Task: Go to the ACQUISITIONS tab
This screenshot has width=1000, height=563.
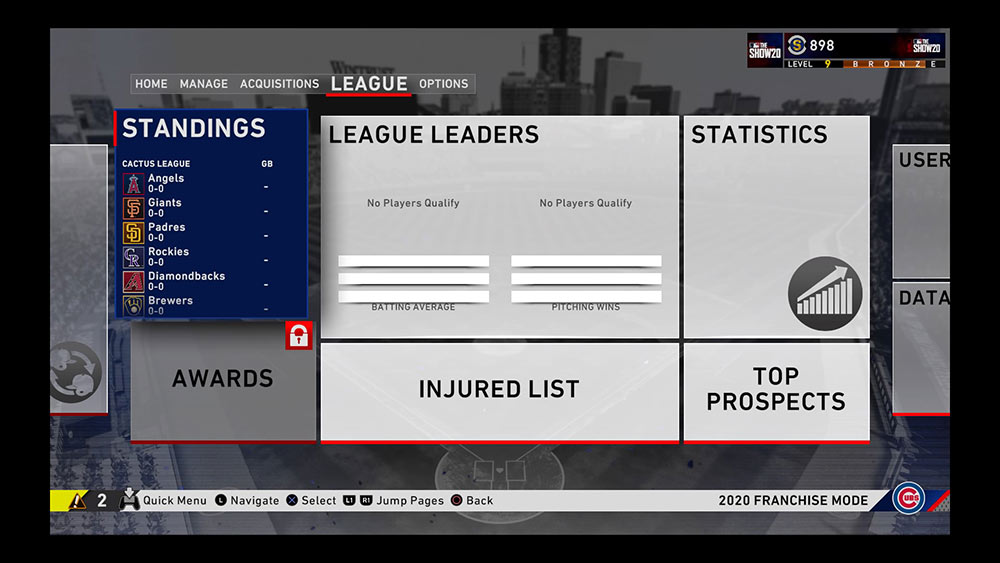Action: click(x=279, y=84)
